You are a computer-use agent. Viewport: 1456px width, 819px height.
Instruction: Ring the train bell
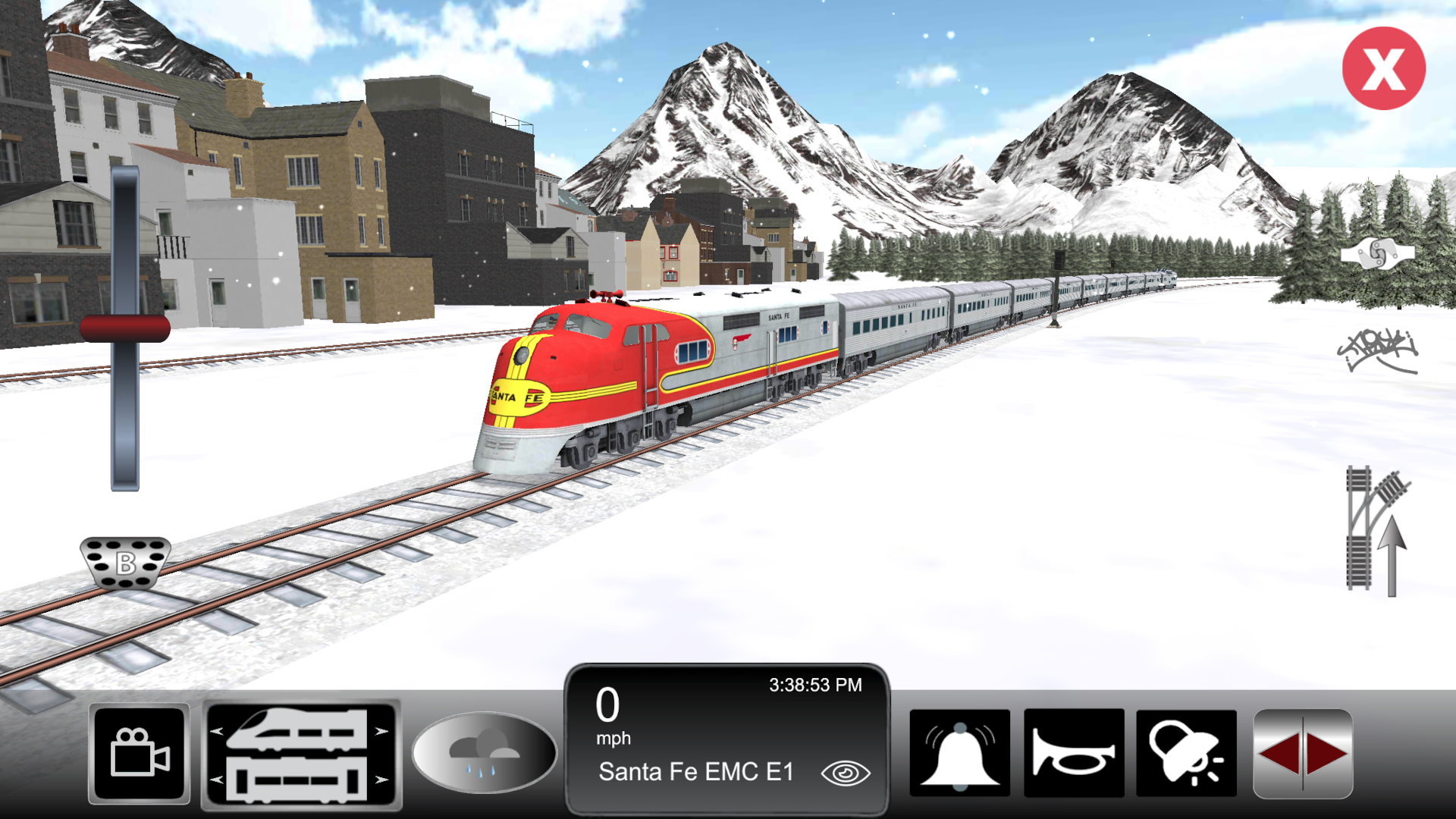(960, 751)
